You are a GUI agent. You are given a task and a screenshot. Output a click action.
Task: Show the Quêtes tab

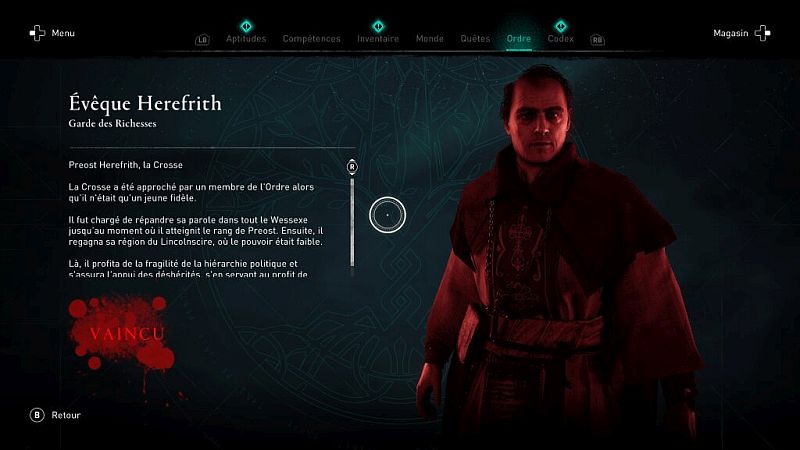[475, 39]
